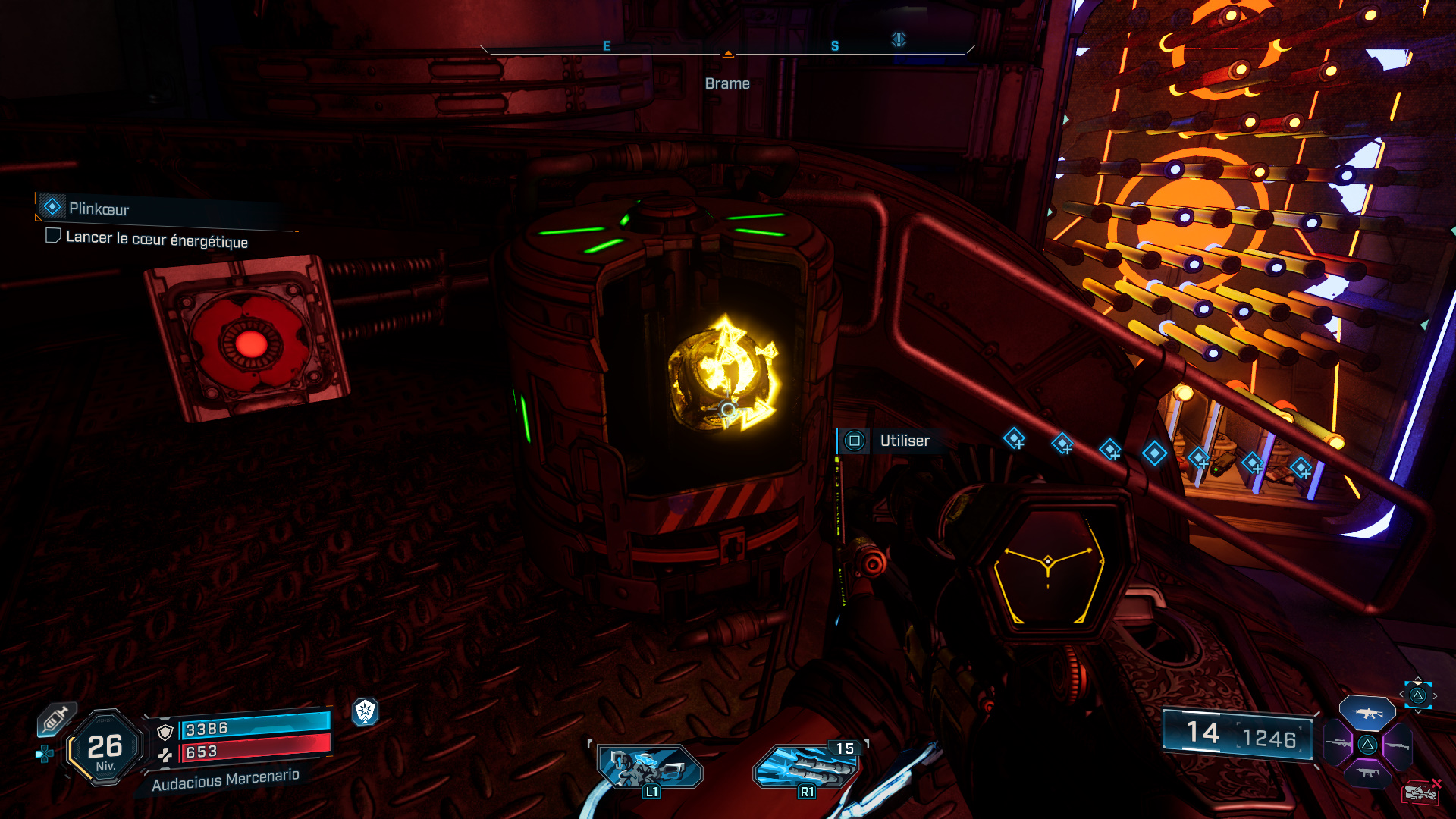Select the equipped assault rifle slot
1456x819 pixels.
tap(1367, 713)
